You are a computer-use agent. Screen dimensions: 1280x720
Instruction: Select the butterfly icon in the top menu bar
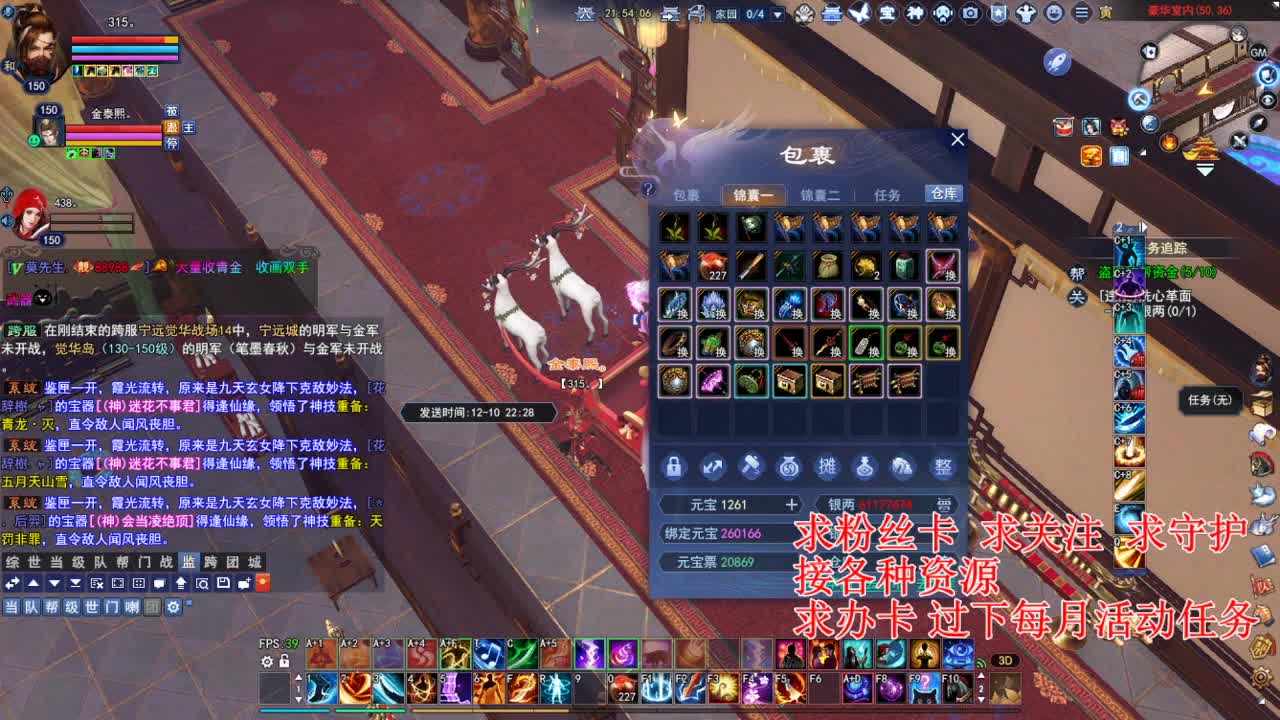pos(859,13)
